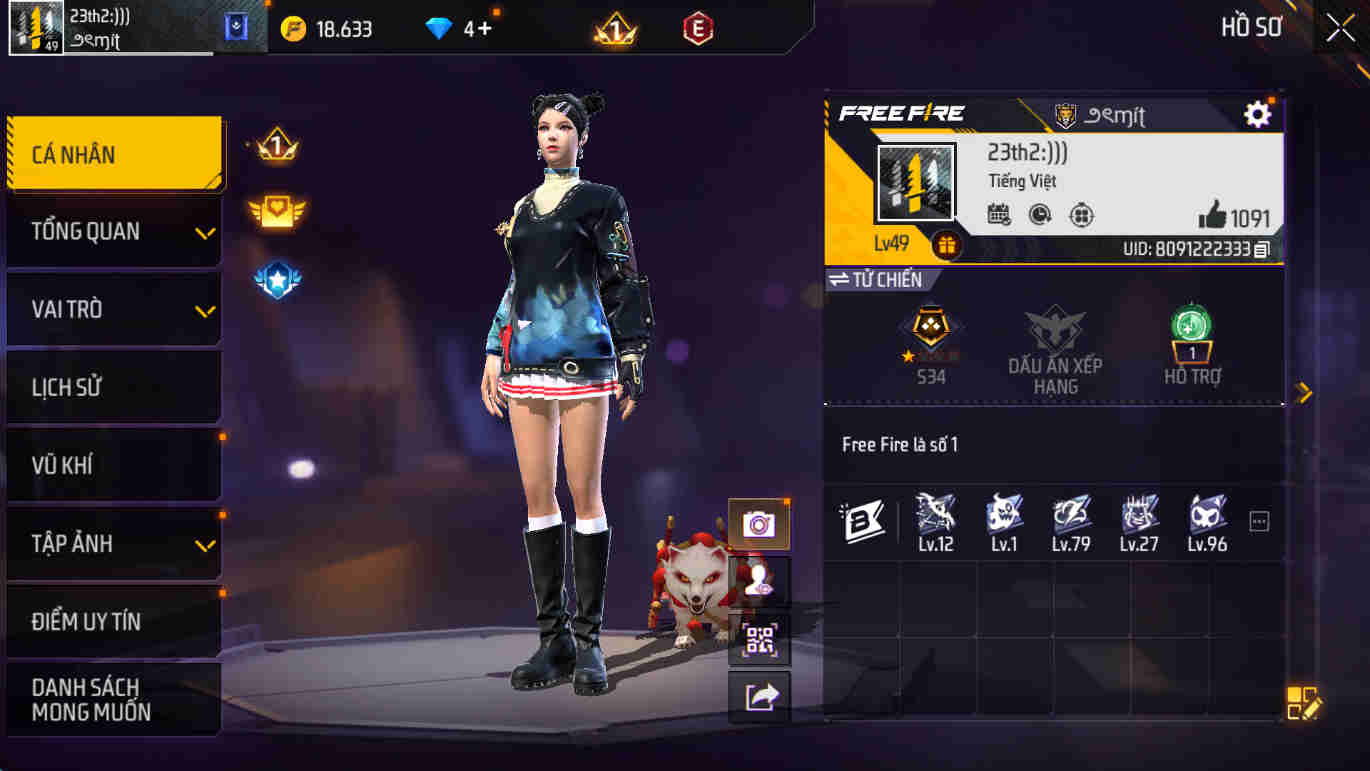
Task: Expand the TỔNG QUAN section
Action: [110, 231]
